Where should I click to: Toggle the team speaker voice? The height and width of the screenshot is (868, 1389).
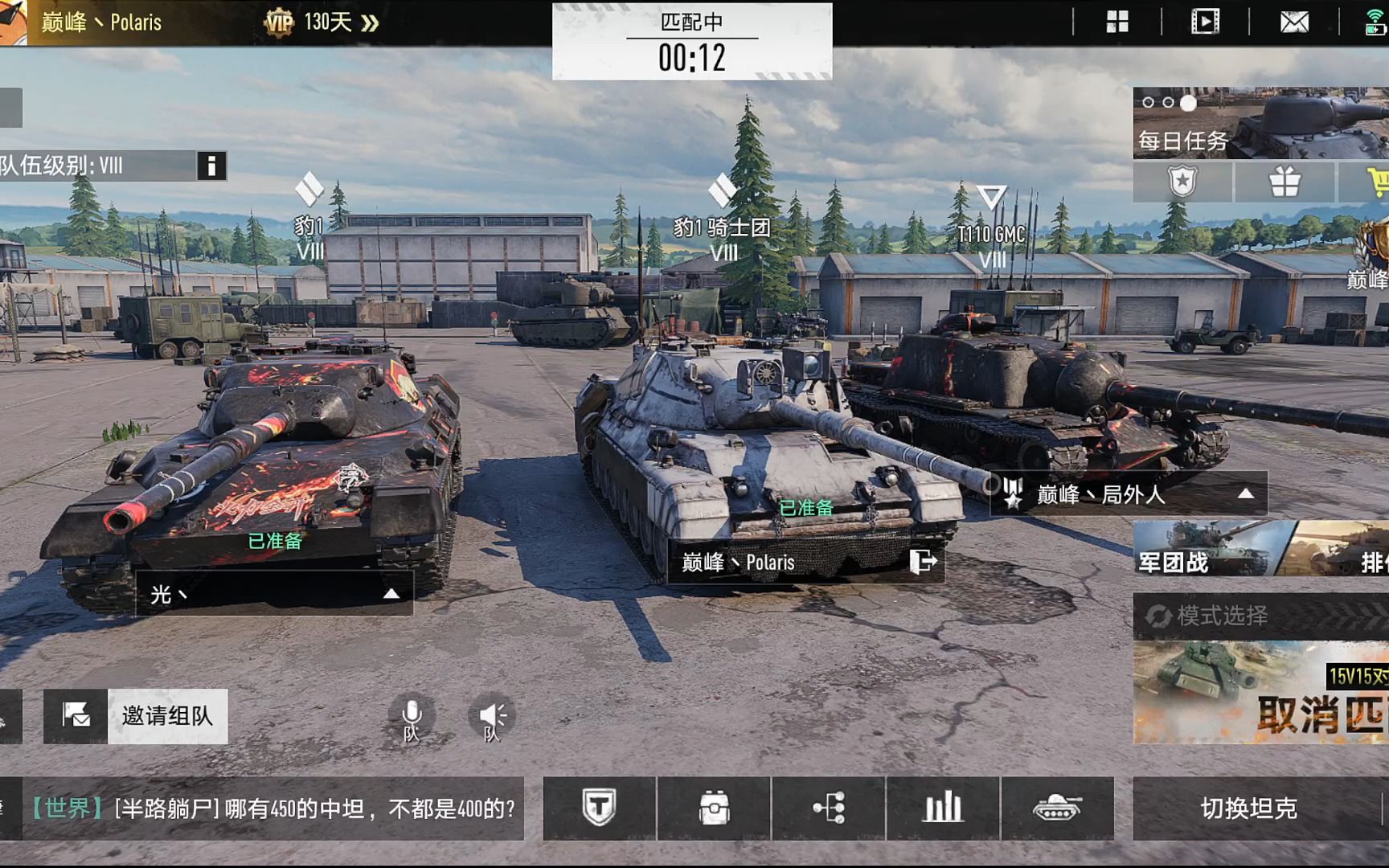pyautogui.click(x=492, y=716)
